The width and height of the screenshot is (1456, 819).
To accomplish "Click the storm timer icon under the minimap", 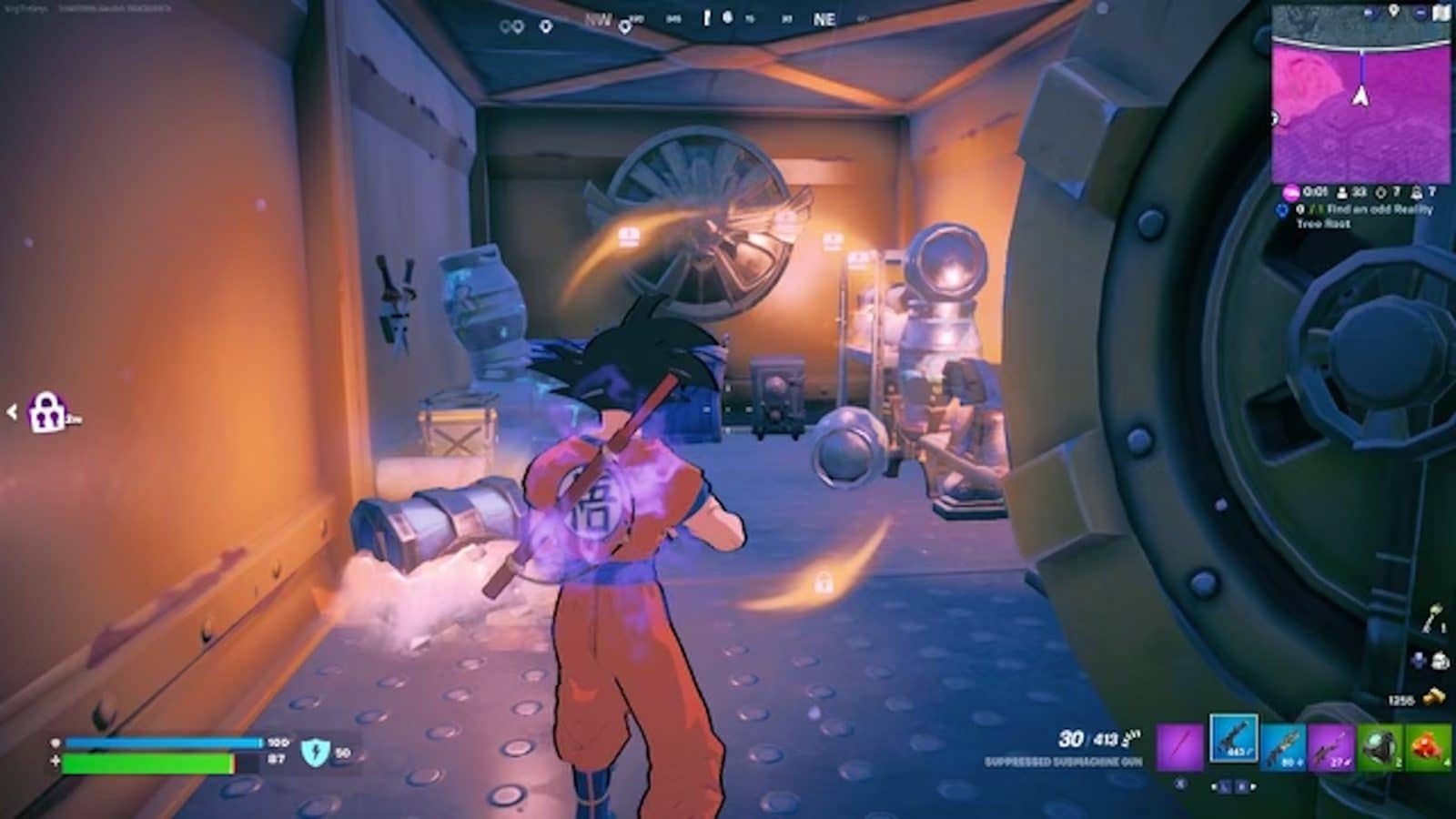I will 1291,193.
